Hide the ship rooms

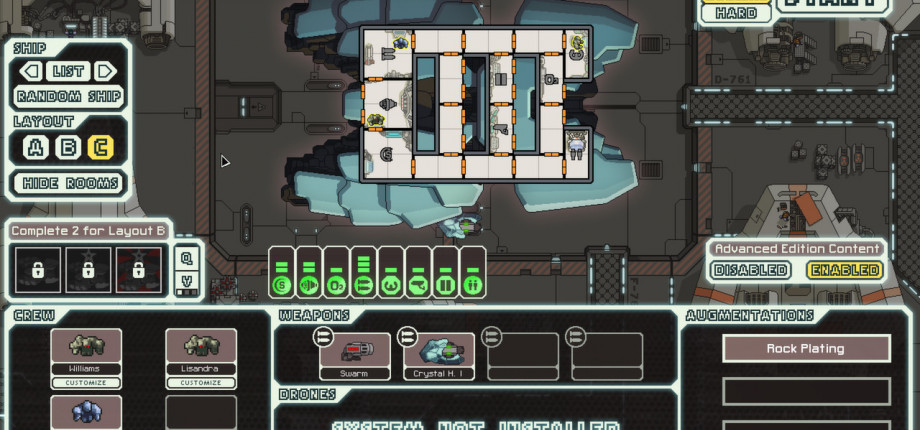tap(69, 183)
